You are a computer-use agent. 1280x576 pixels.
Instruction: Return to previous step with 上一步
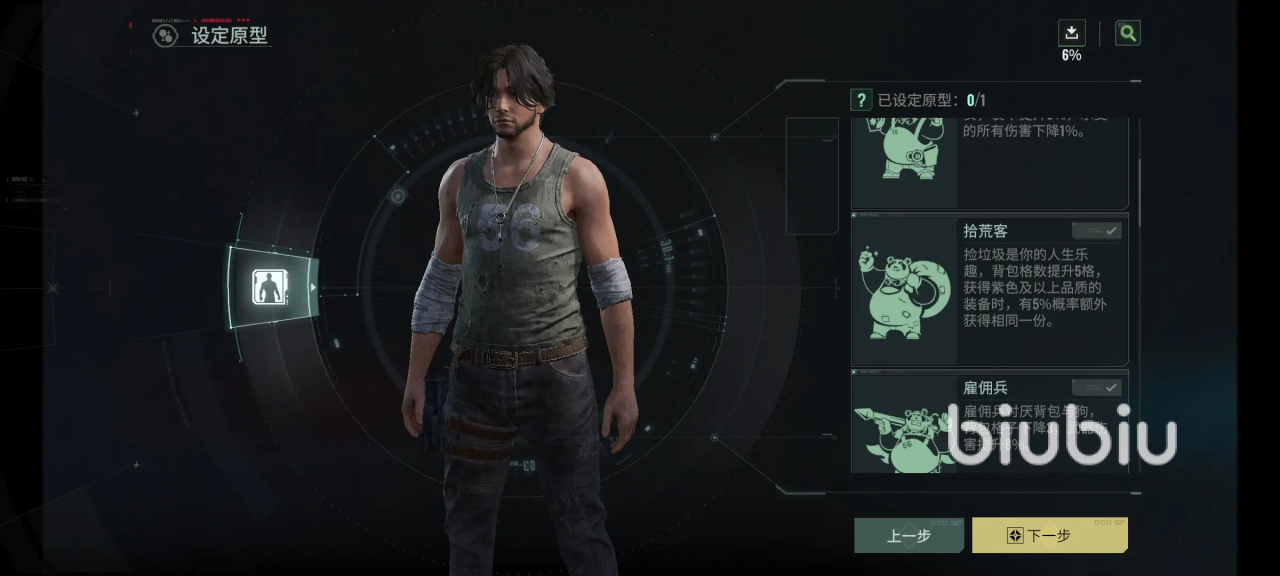click(908, 535)
